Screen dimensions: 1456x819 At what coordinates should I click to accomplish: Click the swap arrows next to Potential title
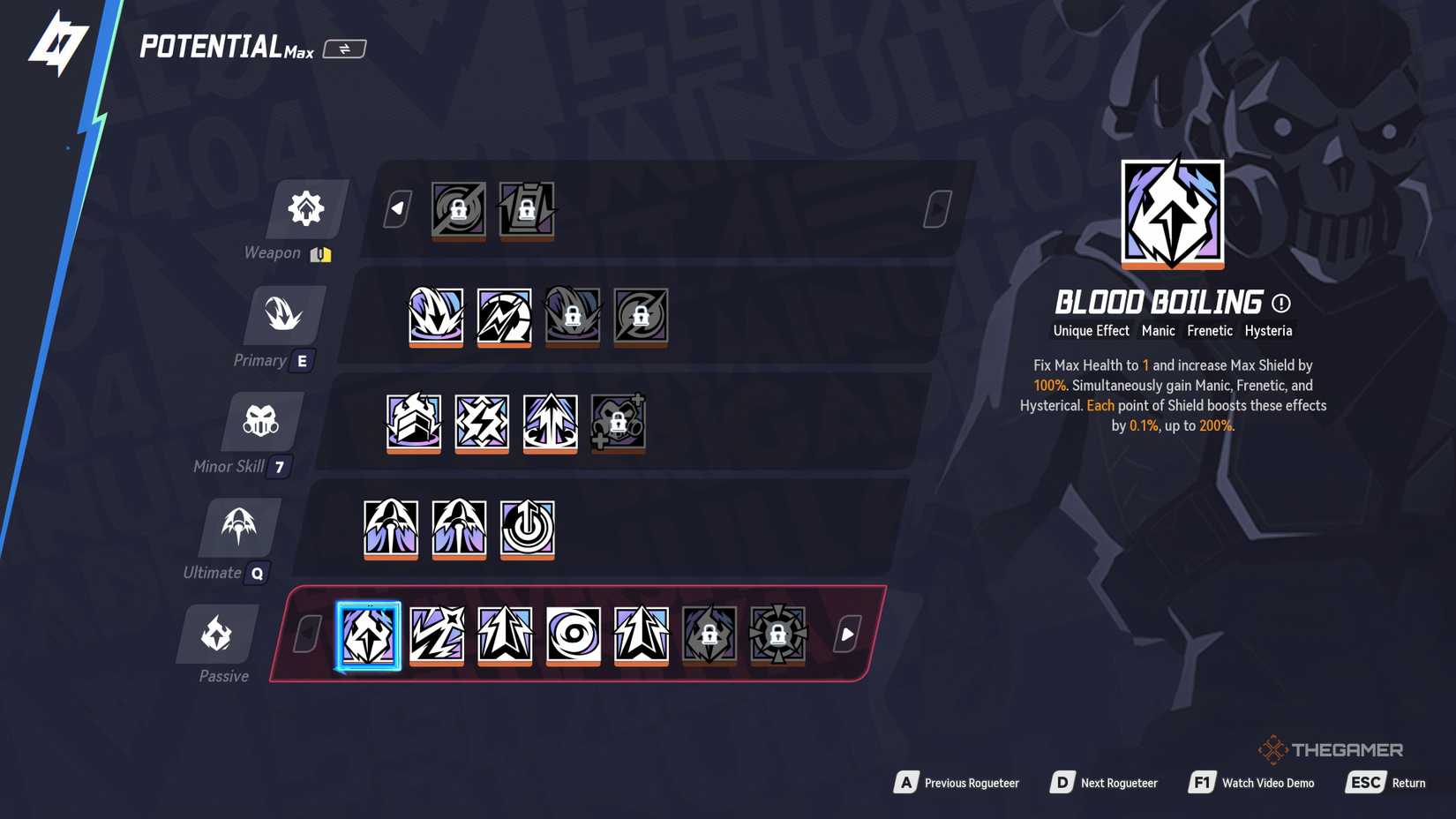click(x=343, y=49)
